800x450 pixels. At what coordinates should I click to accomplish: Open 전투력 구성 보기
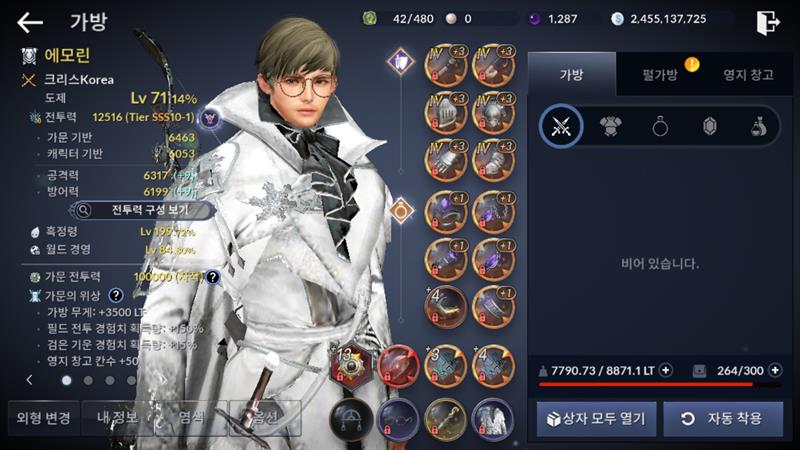pos(143,210)
